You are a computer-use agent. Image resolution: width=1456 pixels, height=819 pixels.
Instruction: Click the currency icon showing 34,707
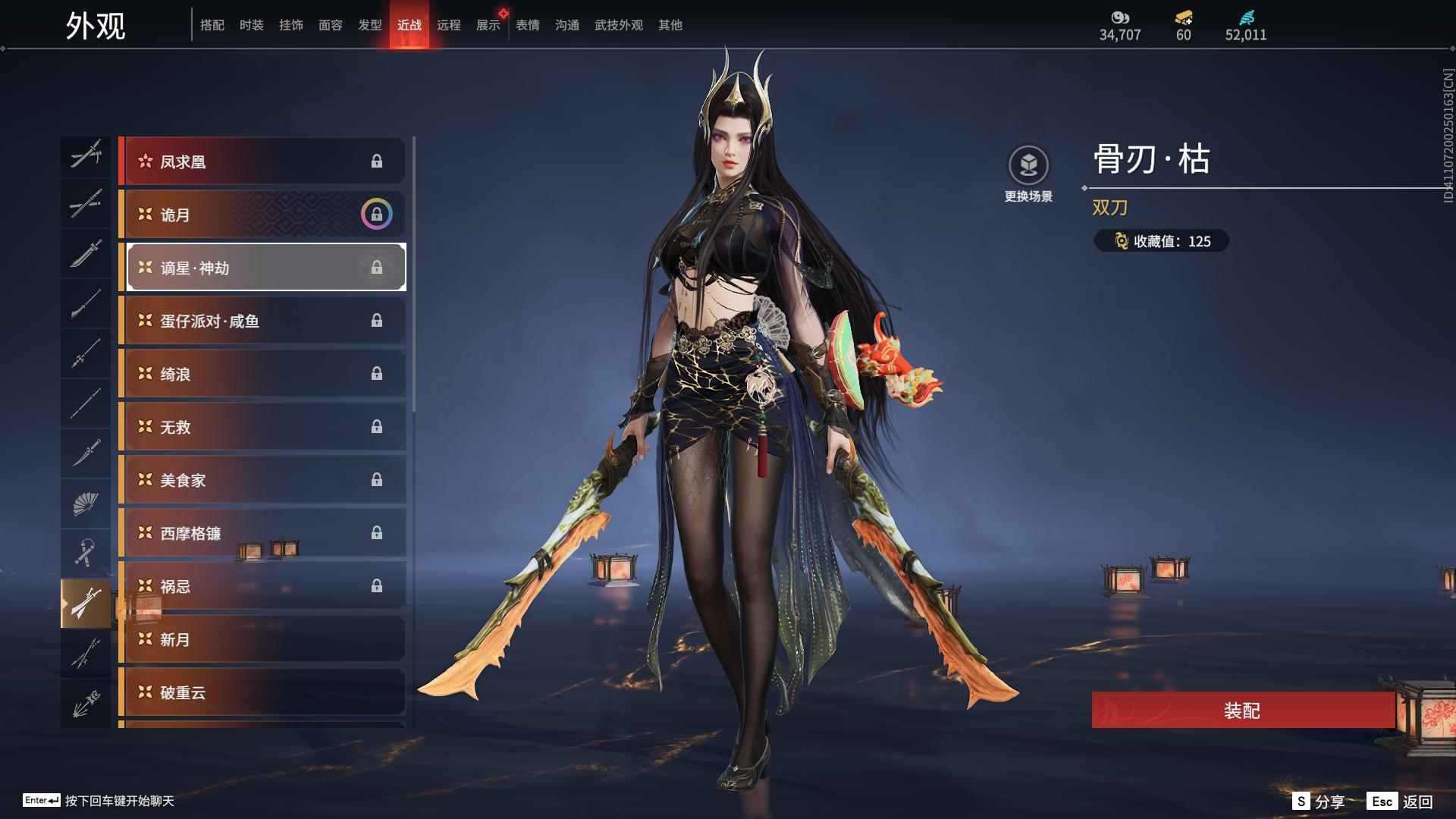pos(1120,17)
